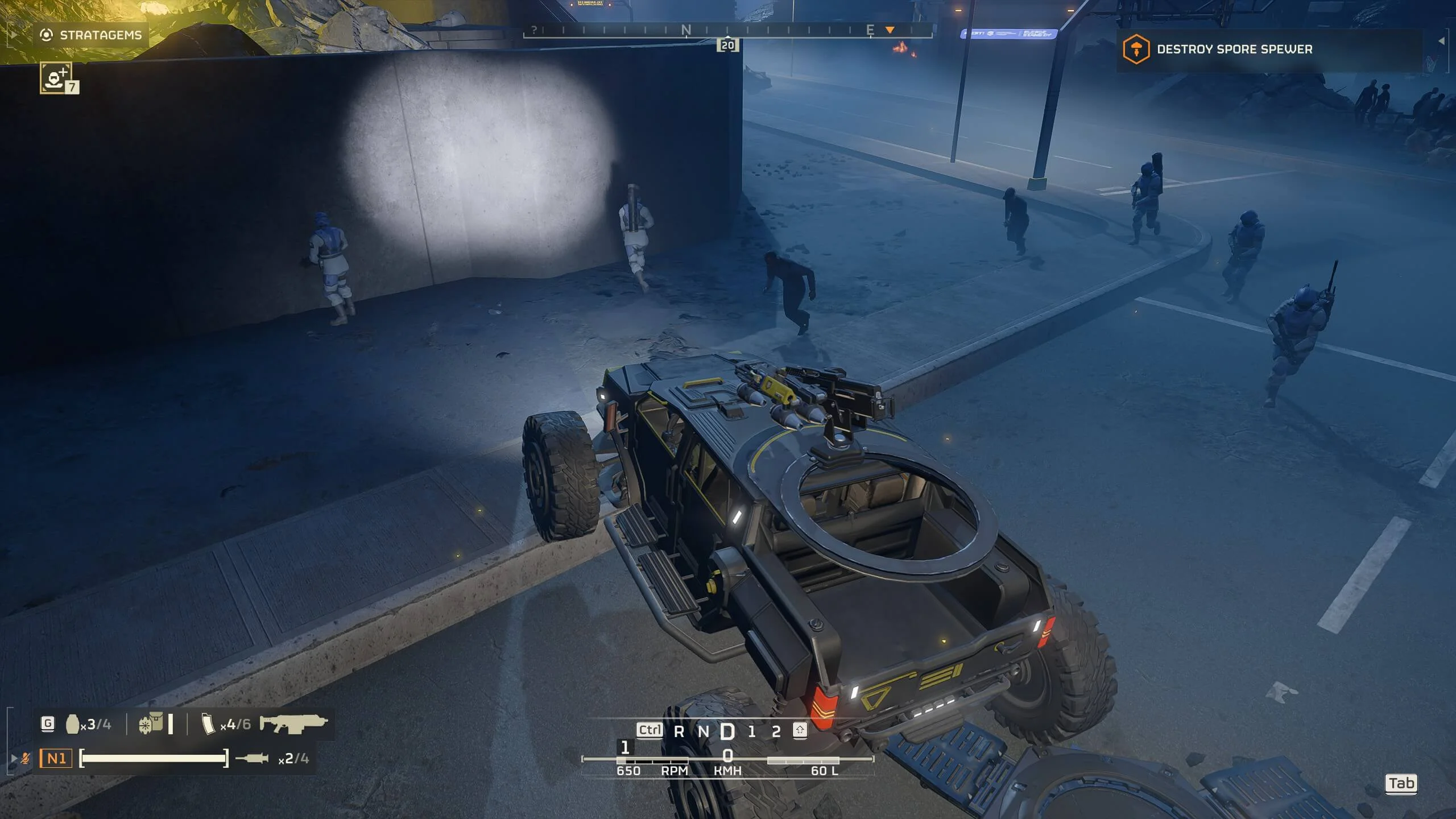Pick the primary rifle weapon icon
Screen dimensions: 1456x819
pos(293,723)
